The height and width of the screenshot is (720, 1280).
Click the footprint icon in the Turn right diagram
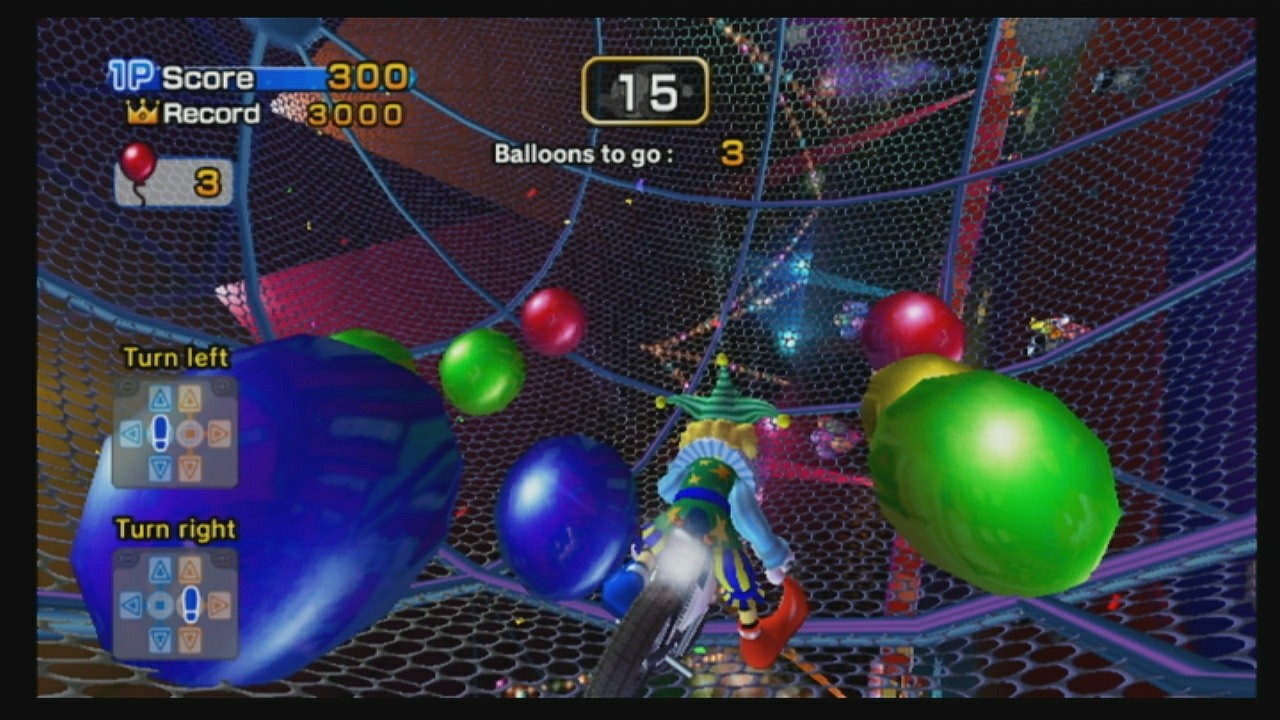click(191, 602)
